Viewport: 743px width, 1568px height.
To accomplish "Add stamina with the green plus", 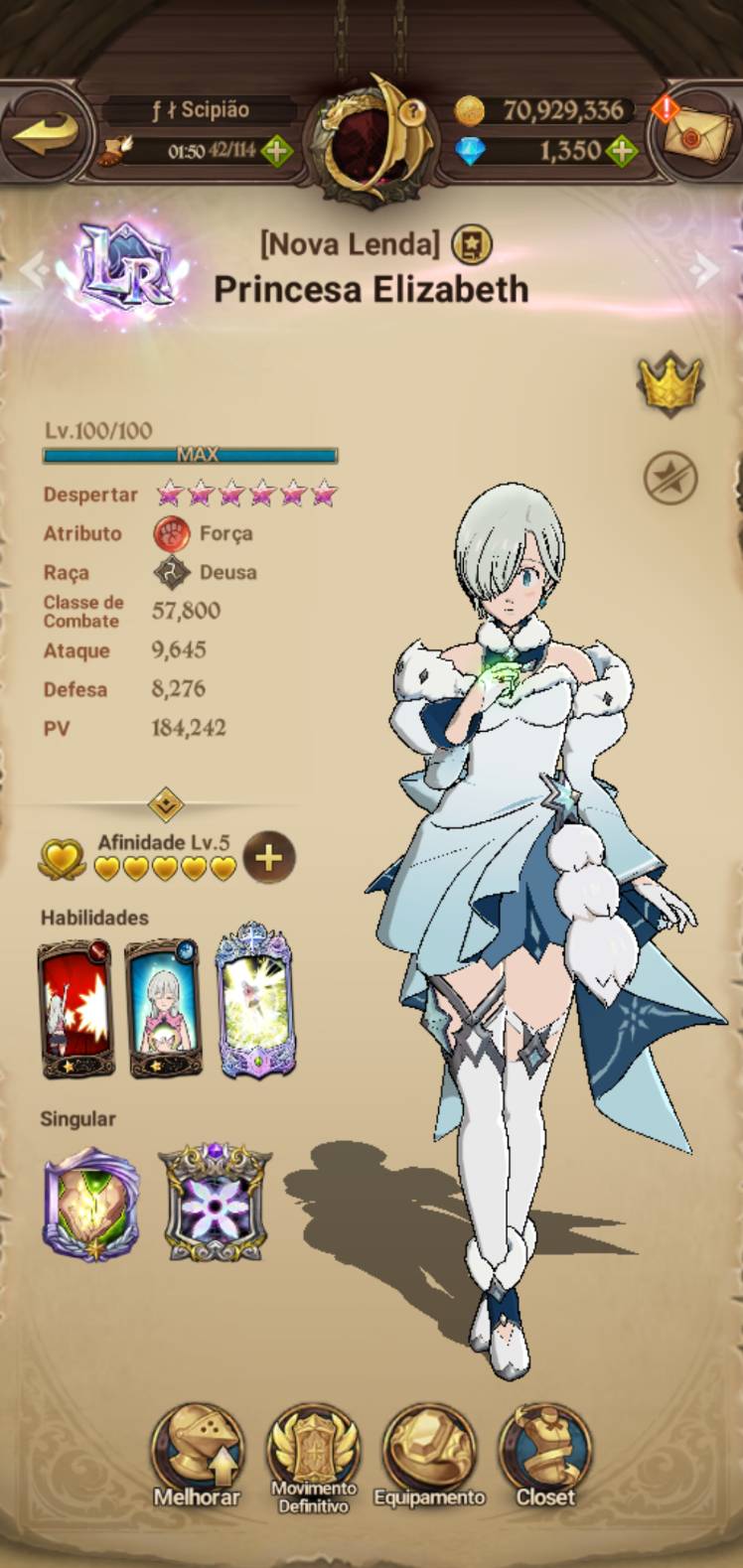I will point(276,152).
